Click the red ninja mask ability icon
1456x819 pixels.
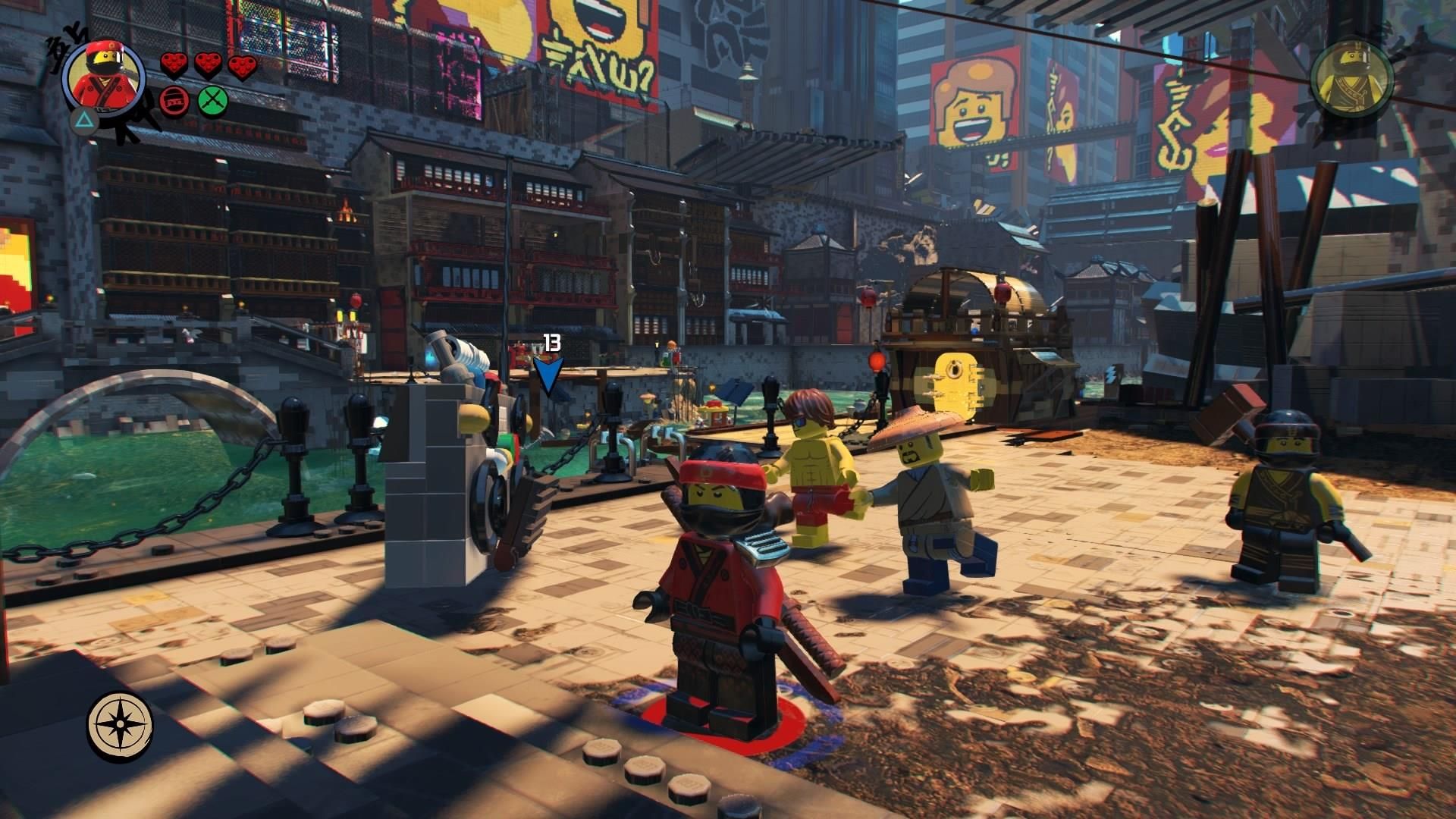(x=174, y=100)
